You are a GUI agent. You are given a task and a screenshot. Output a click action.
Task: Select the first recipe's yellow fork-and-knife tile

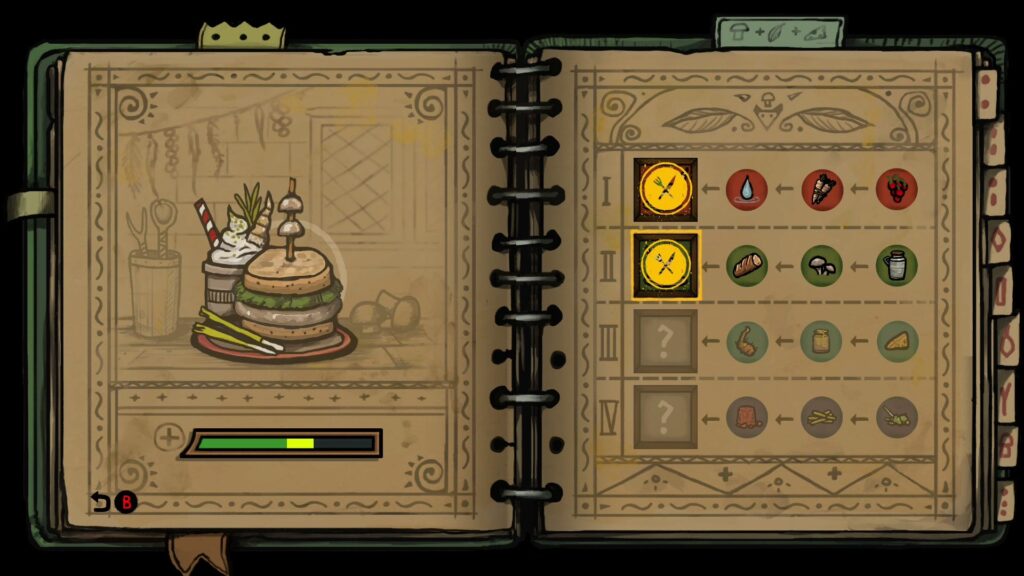click(x=665, y=189)
